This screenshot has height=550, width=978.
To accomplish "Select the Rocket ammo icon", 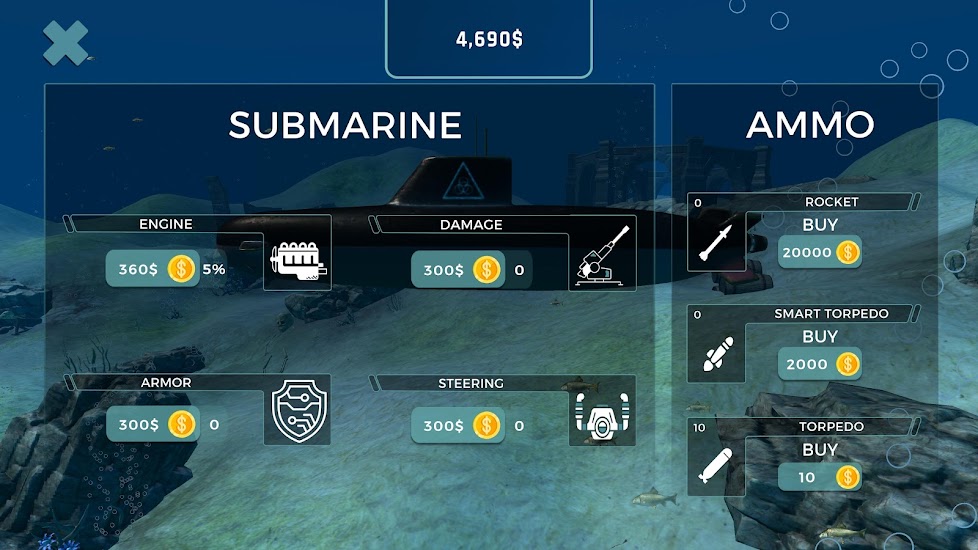I will 717,239.
